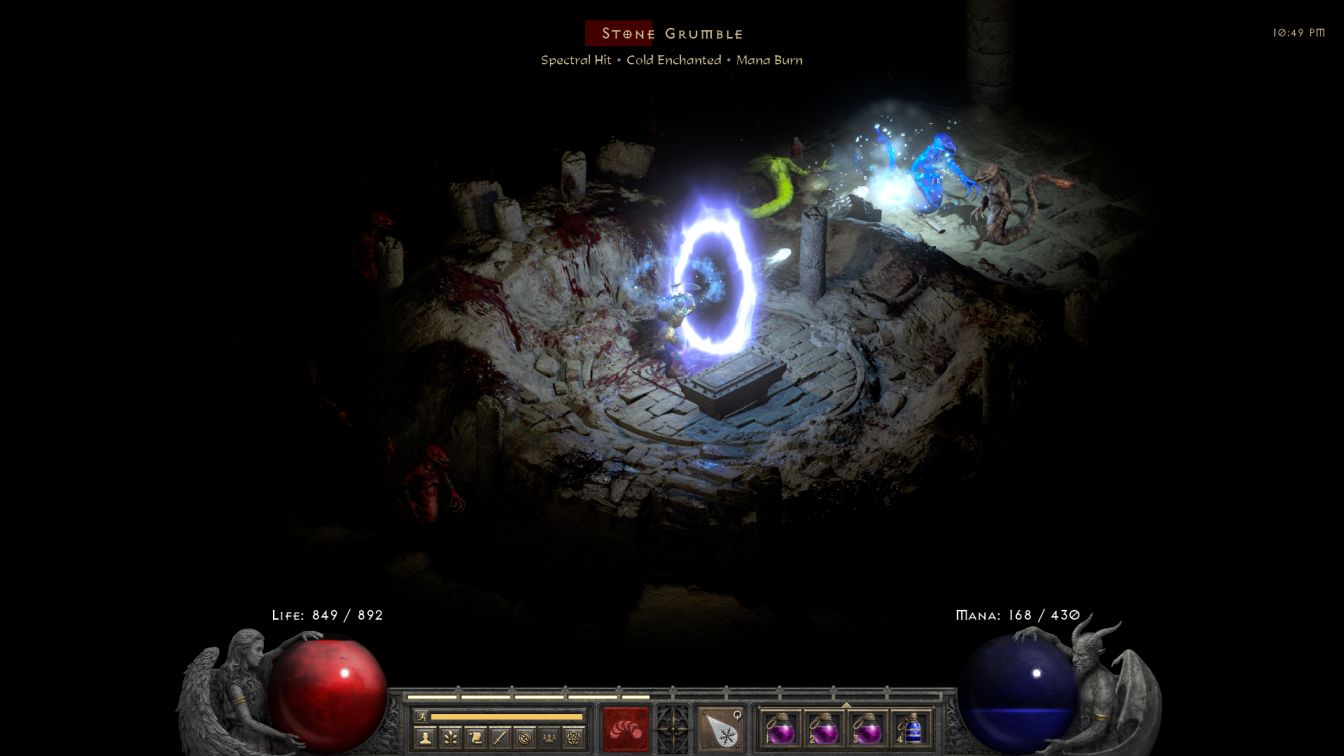
Task: Click the compass-like button in mini-panel row
Action: (x=524, y=738)
